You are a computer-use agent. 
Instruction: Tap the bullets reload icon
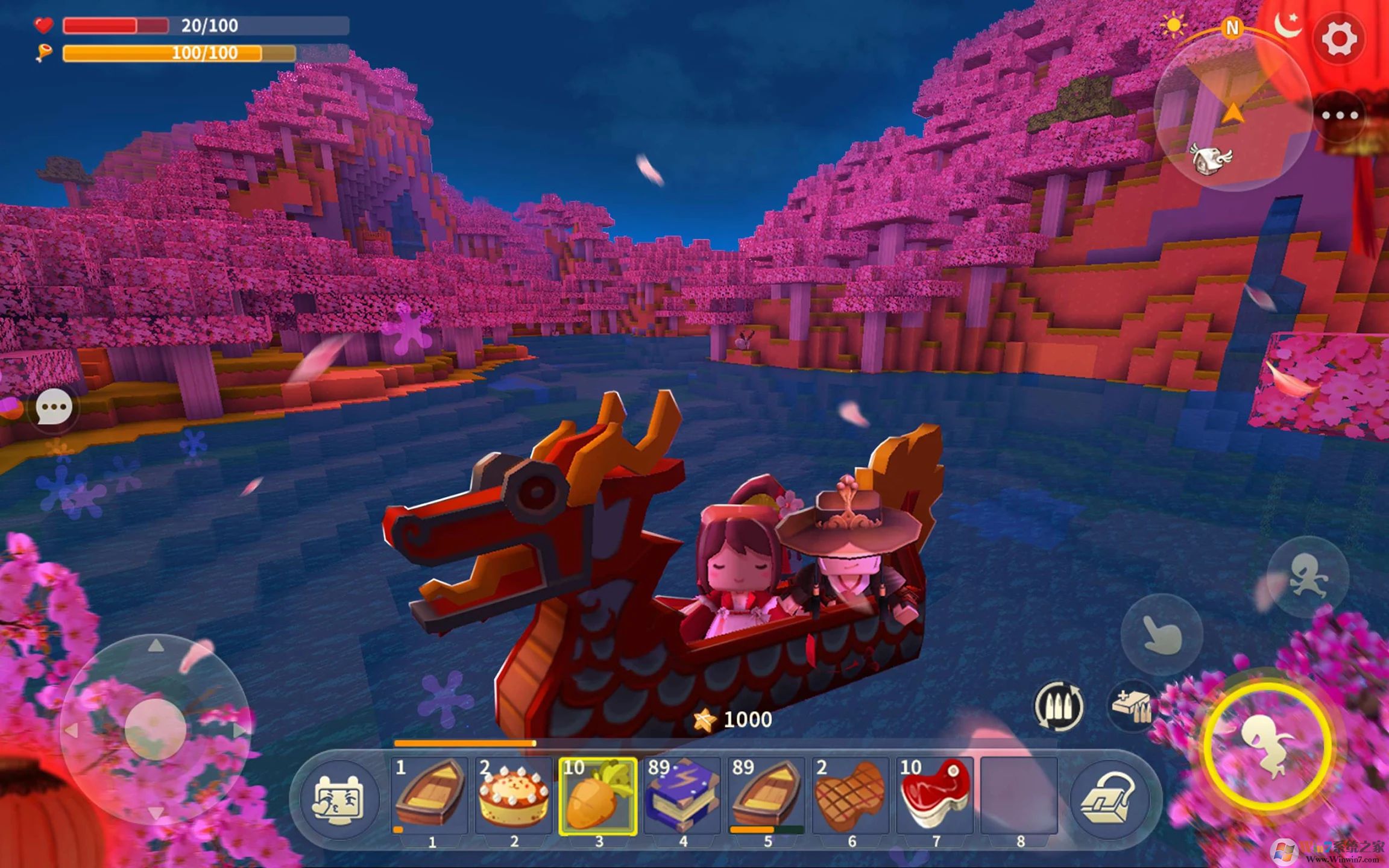pos(1059,706)
